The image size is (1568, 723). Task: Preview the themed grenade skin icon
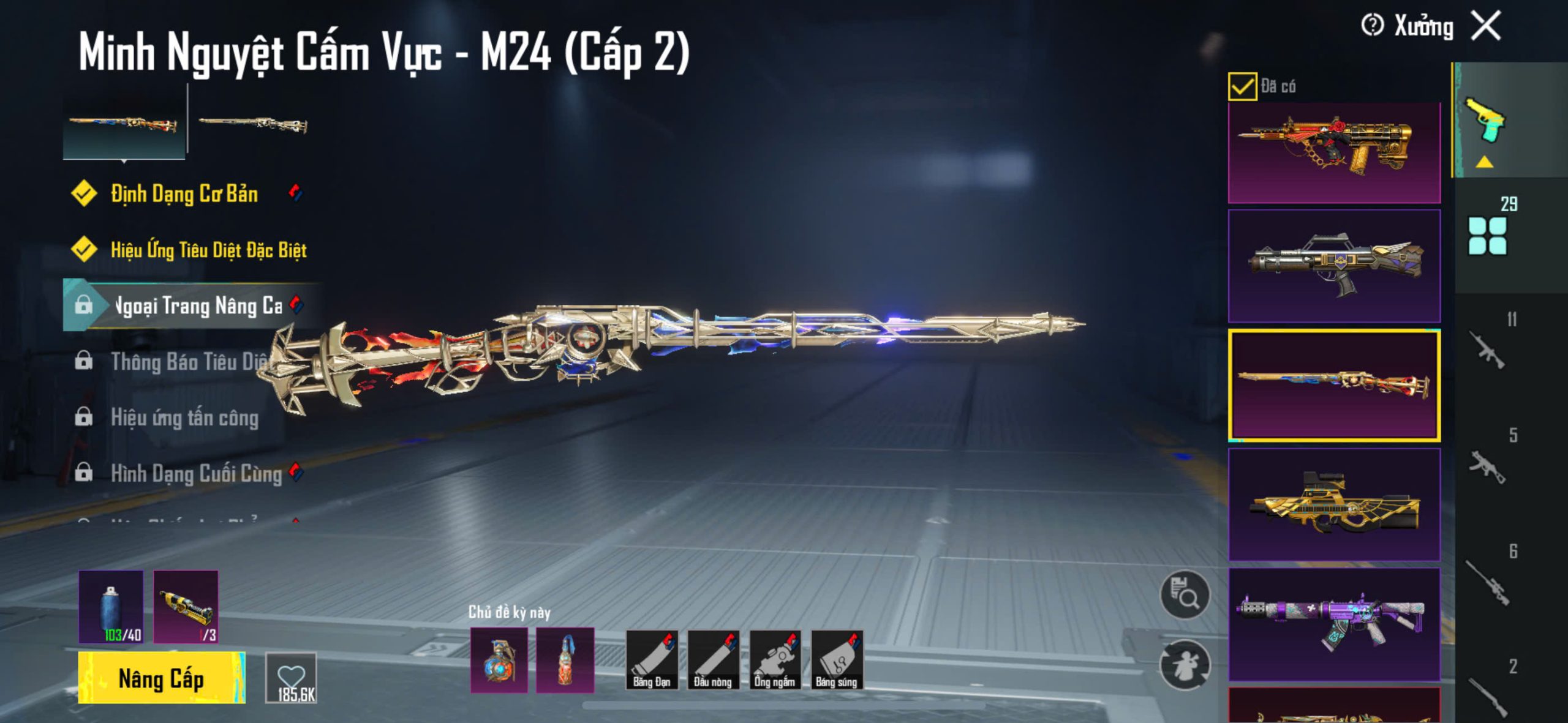click(499, 660)
